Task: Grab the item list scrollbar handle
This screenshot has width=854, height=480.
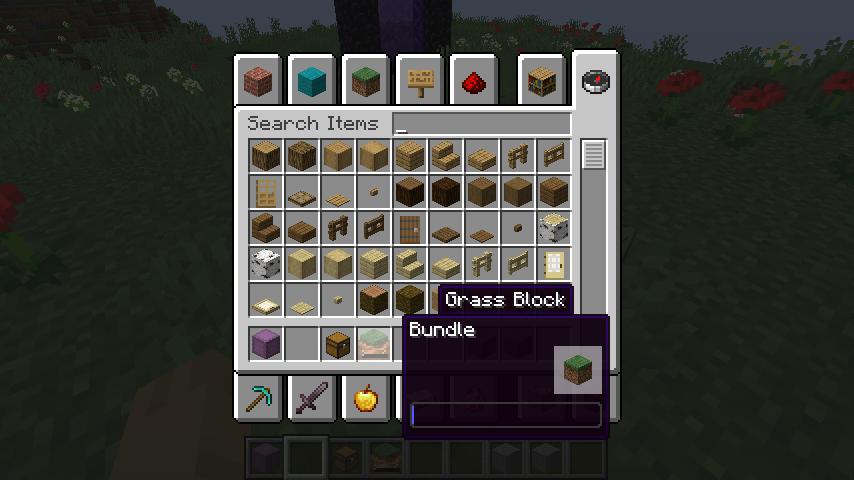Action: [594, 155]
